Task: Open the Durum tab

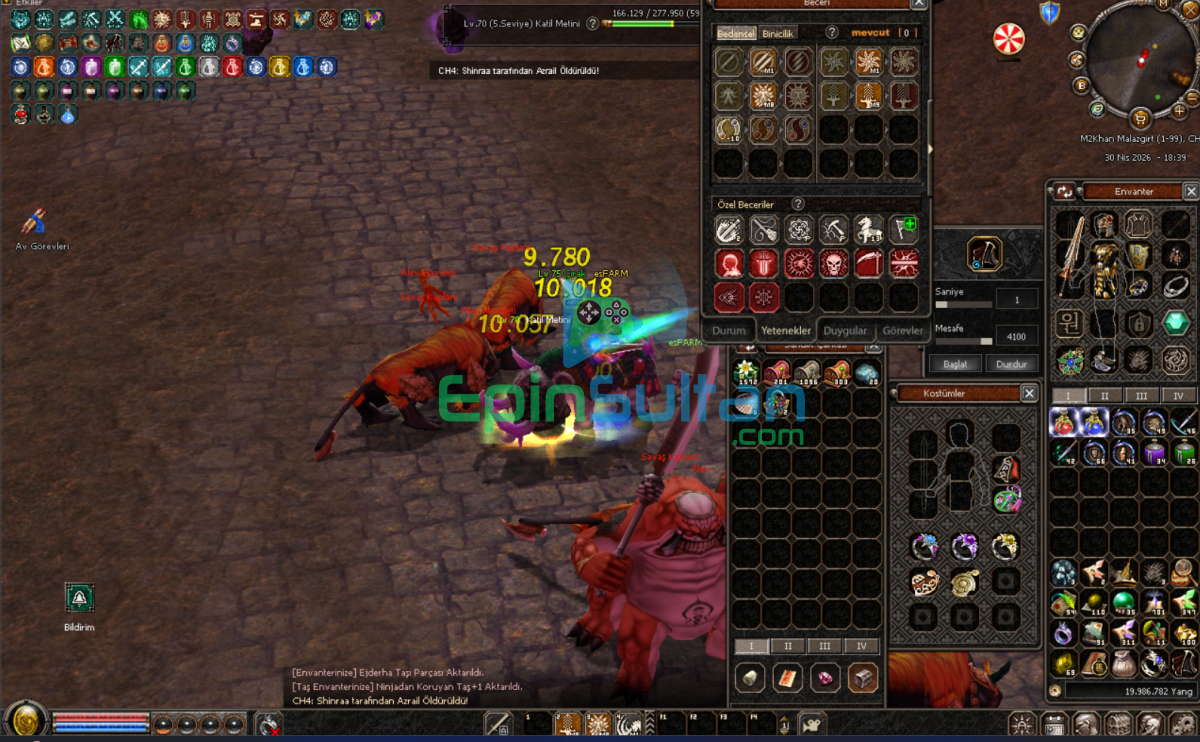Action: tap(729, 330)
